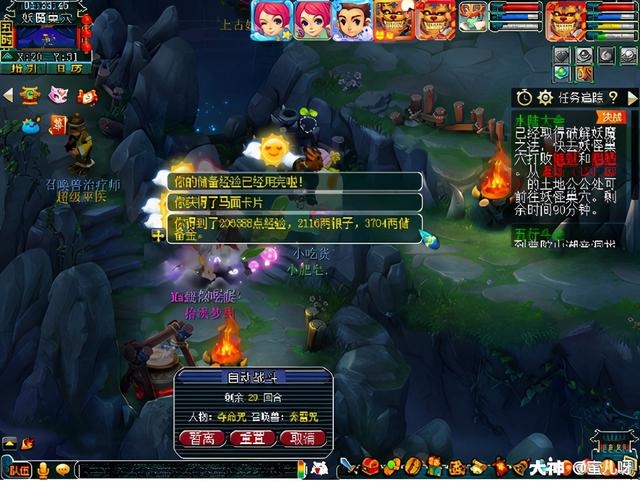Show quest tracker help question mark
Viewport: 640px width, 481px height.
(x=613, y=97)
